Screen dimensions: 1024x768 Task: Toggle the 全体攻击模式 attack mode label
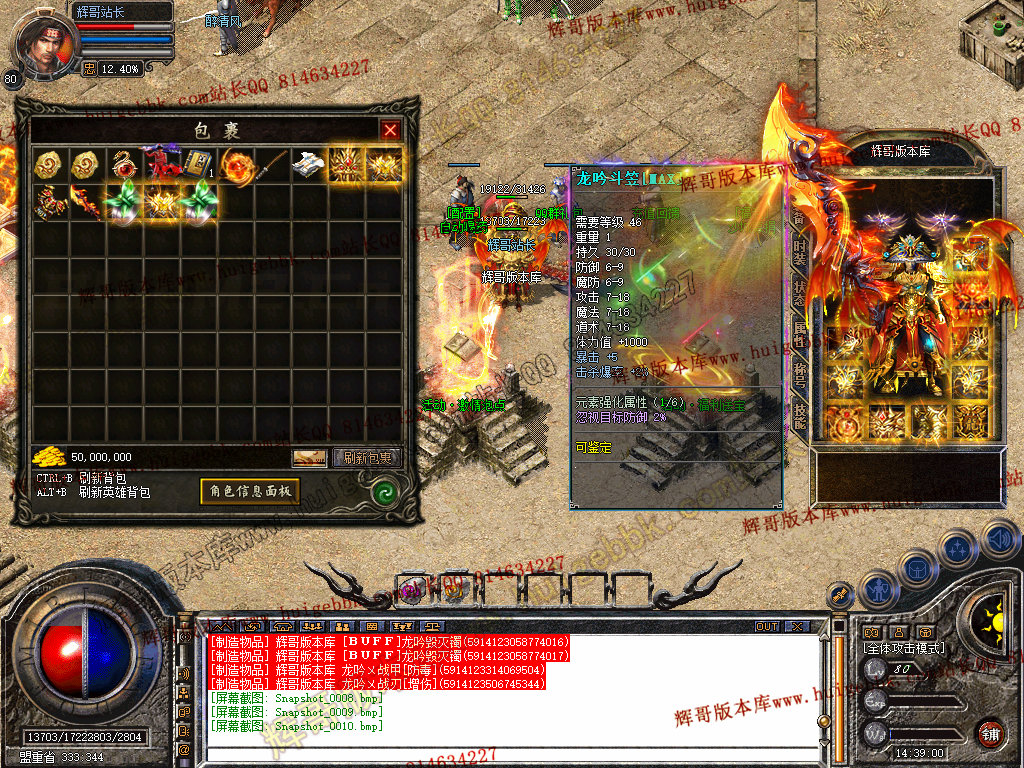pos(903,648)
